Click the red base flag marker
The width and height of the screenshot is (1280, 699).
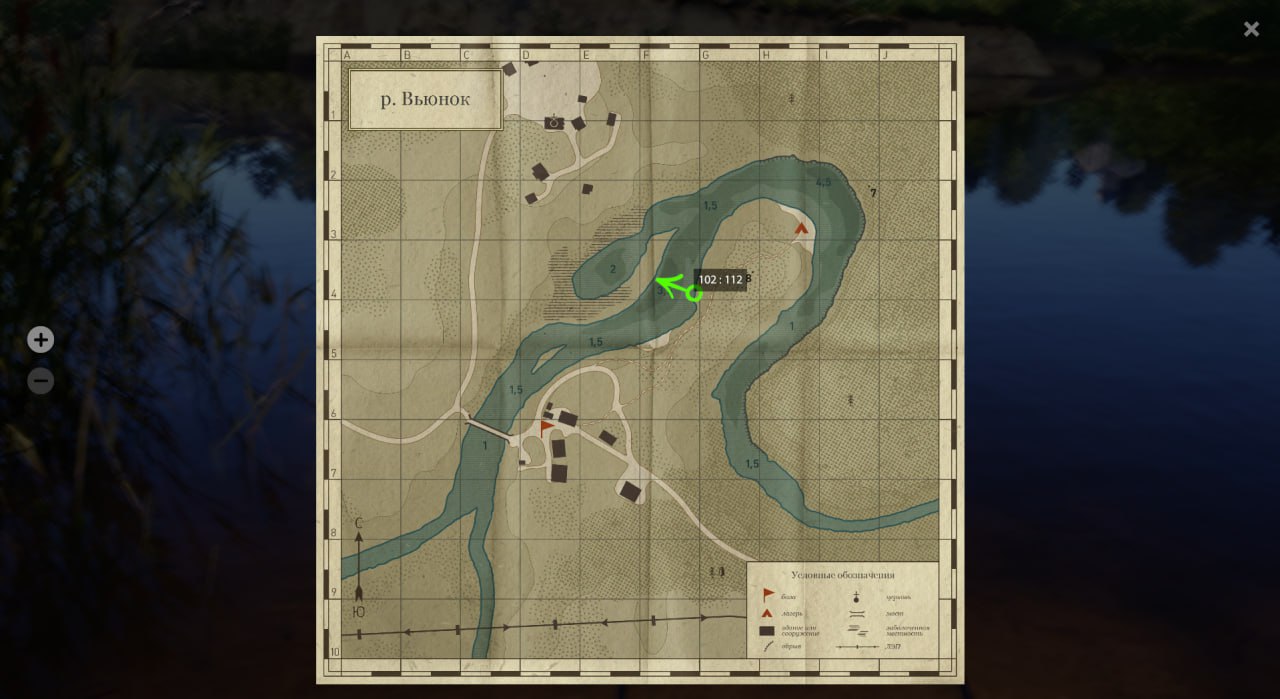546,428
